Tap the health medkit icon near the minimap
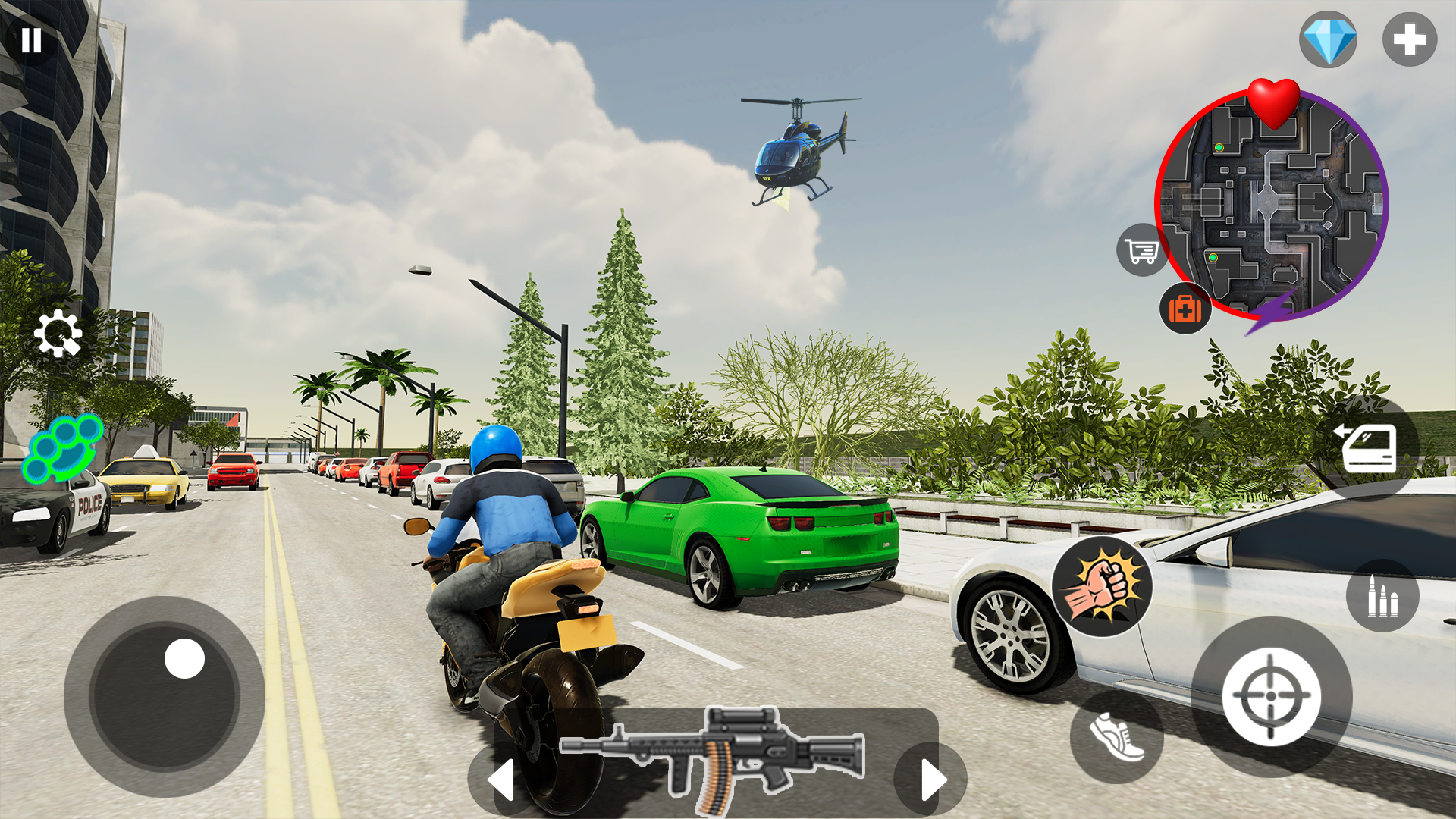This screenshot has width=1456, height=819. click(x=1185, y=310)
